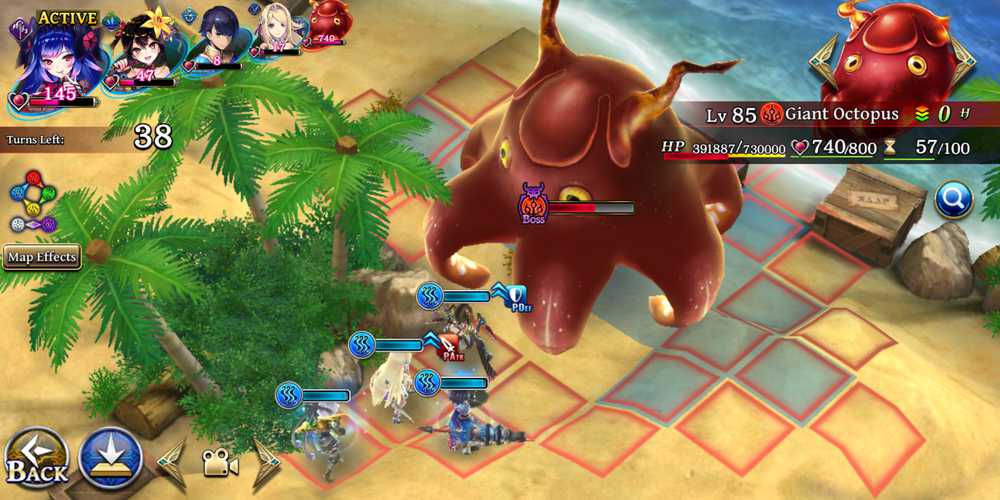Rotate camera with the left gold arrow
This screenshot has width=1000, height=500.
click(171, 463)
